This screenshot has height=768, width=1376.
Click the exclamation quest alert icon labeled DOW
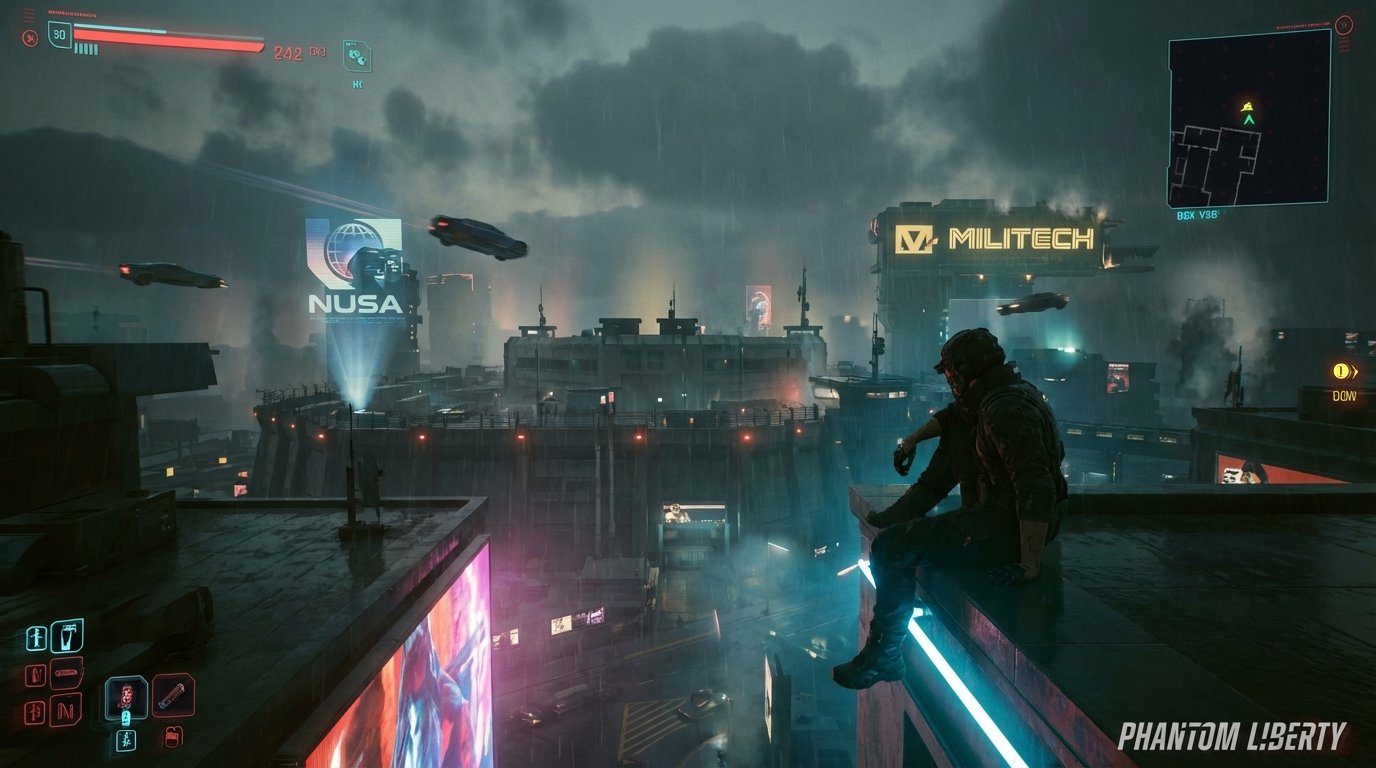(x=1341, y=371)
